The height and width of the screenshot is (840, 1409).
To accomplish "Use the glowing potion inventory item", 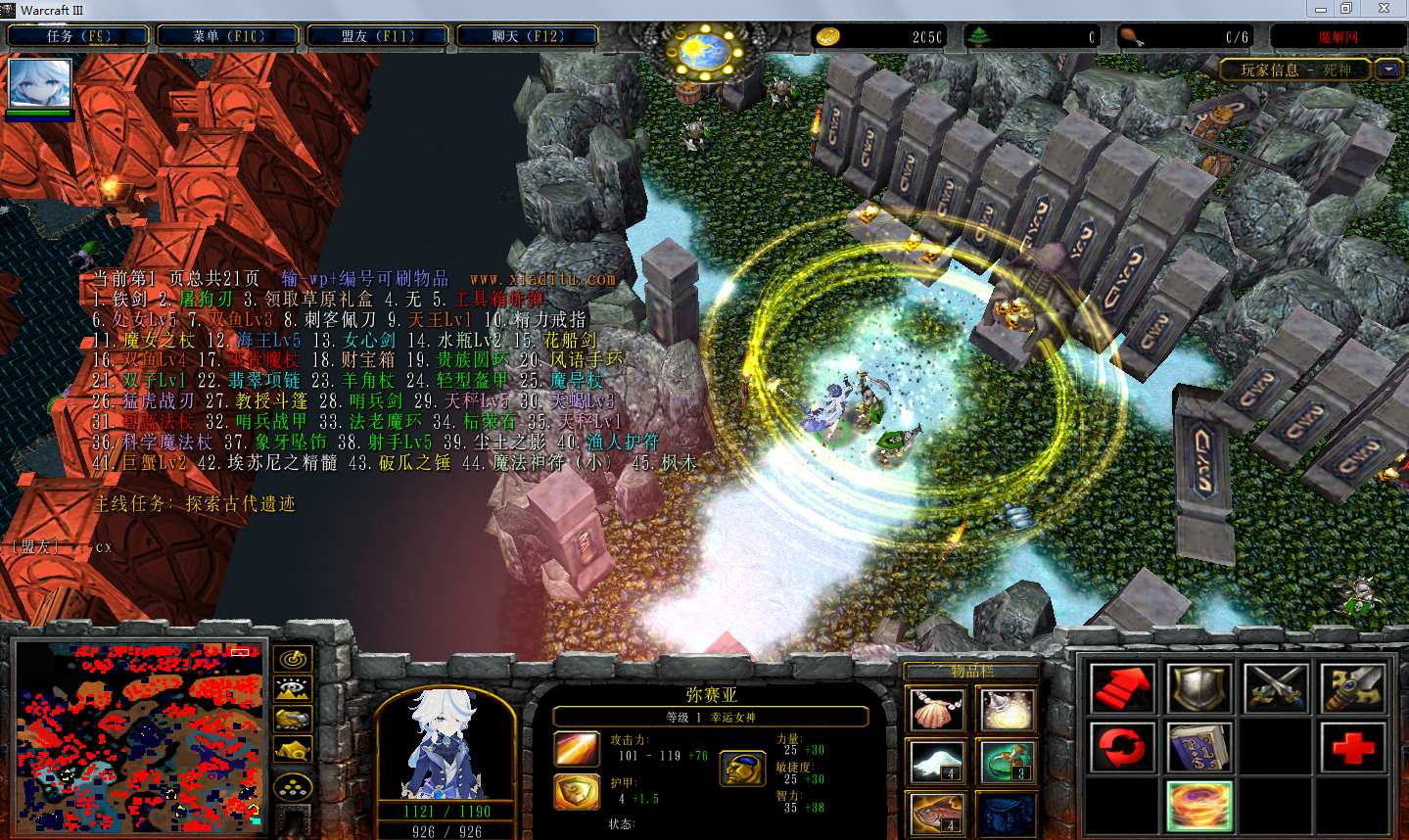I will click(1006, 711).
